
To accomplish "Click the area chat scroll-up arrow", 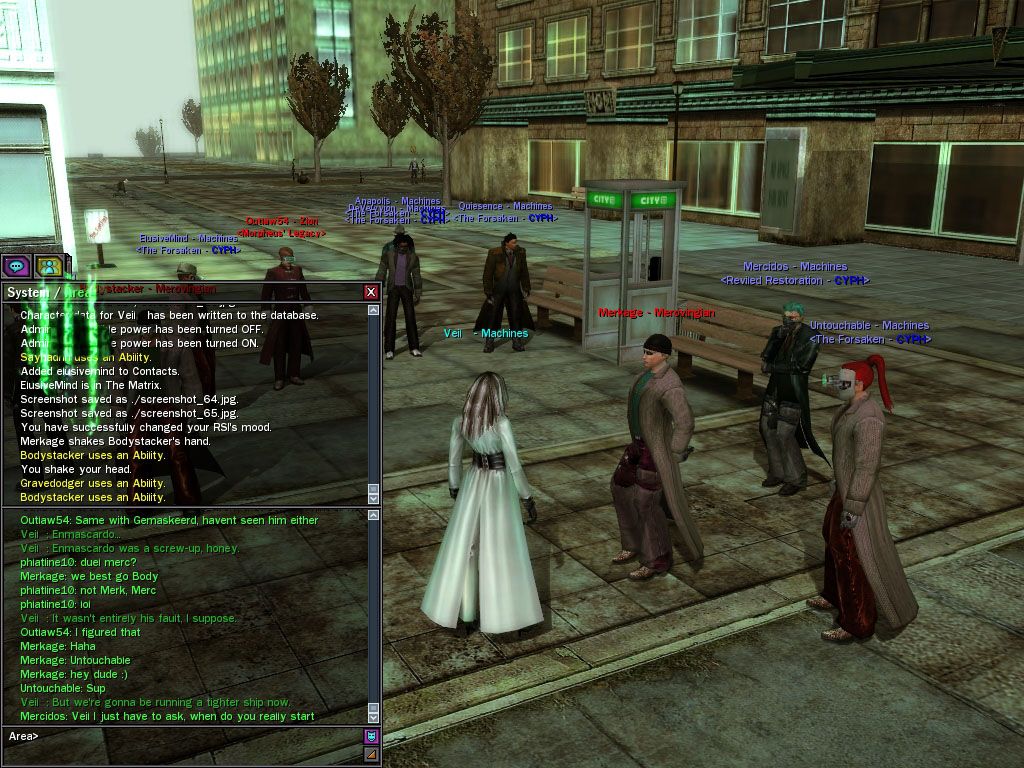I will tap(373, 515).
